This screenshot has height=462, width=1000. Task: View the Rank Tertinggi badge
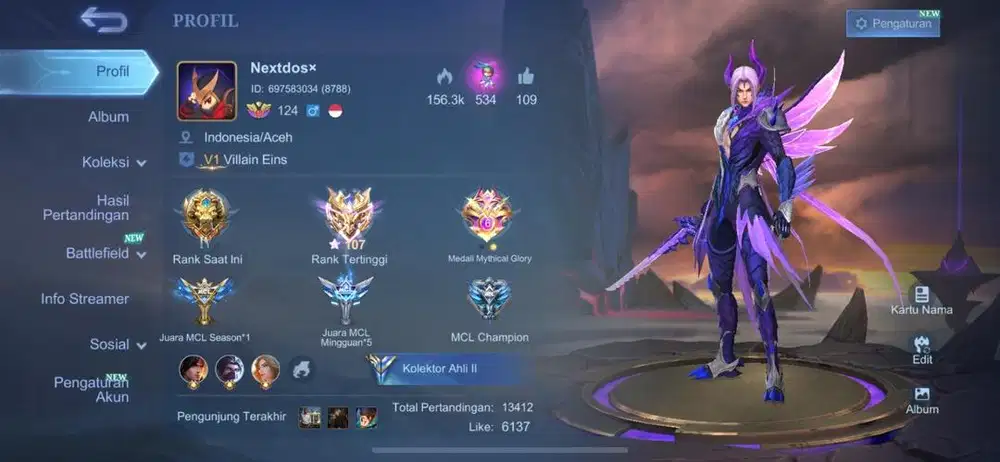coord(349,215)
